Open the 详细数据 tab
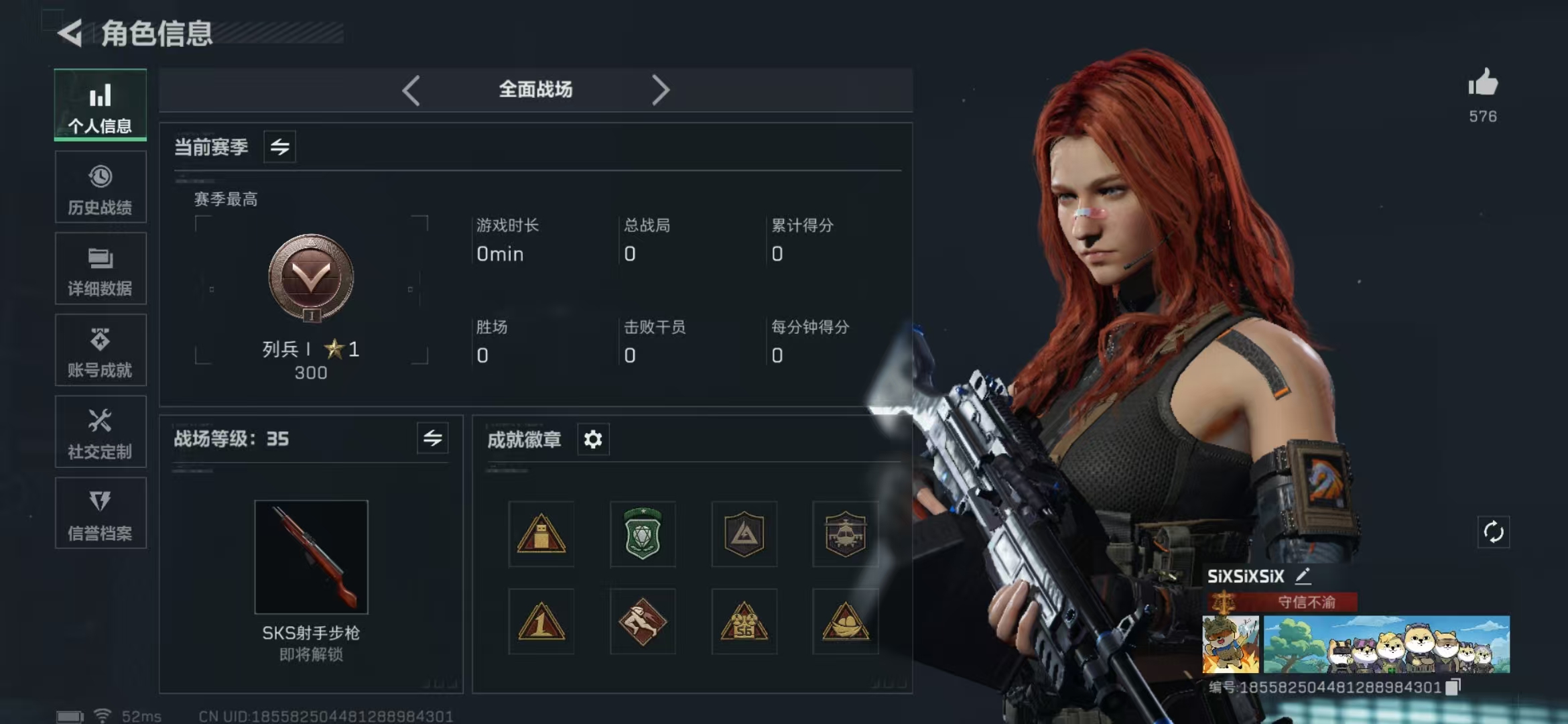This screenshot has width=1568, height=724. (x=101, y=269)
